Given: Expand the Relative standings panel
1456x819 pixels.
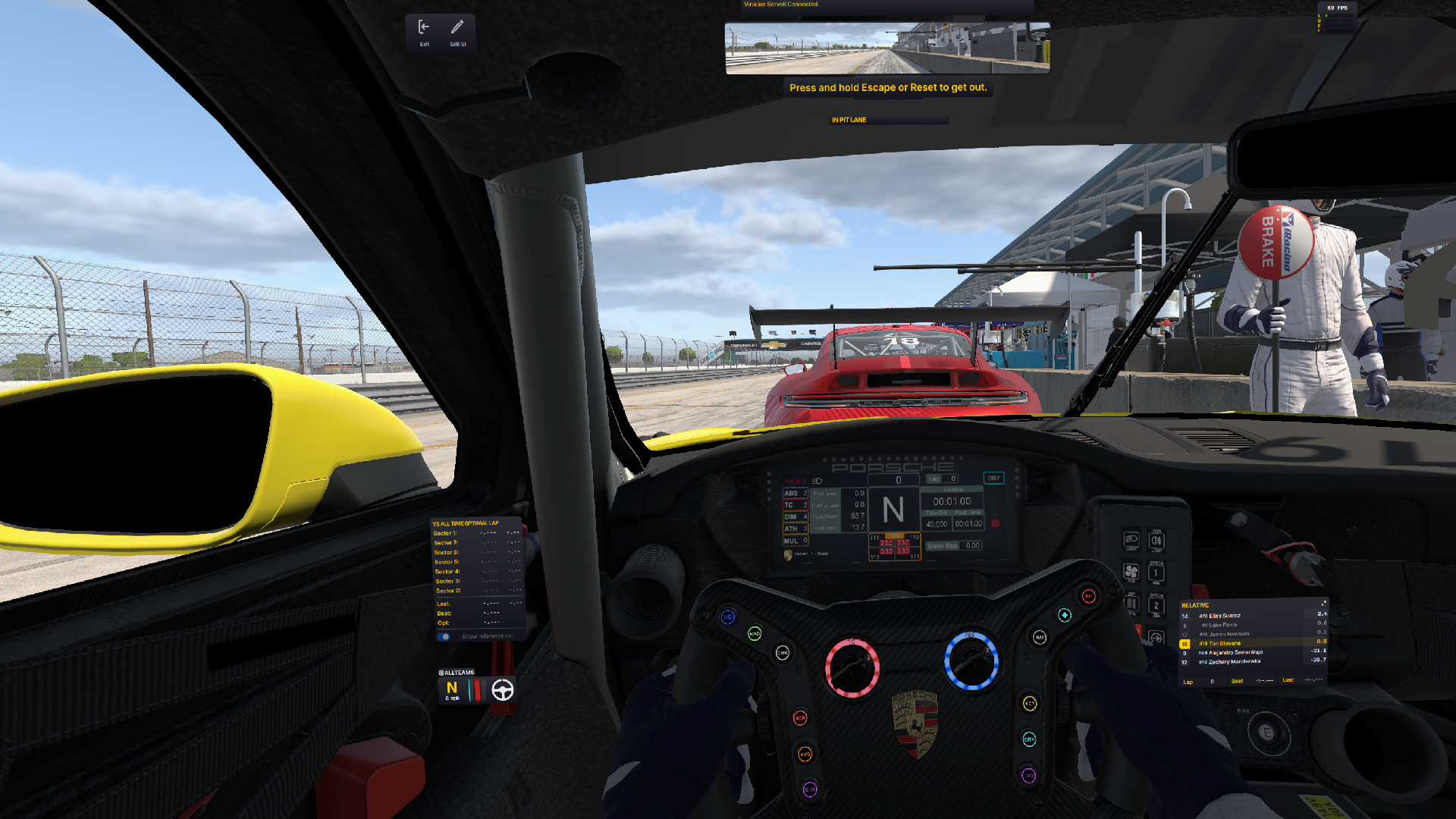Looking at the screenshot, I should 1323,604.
